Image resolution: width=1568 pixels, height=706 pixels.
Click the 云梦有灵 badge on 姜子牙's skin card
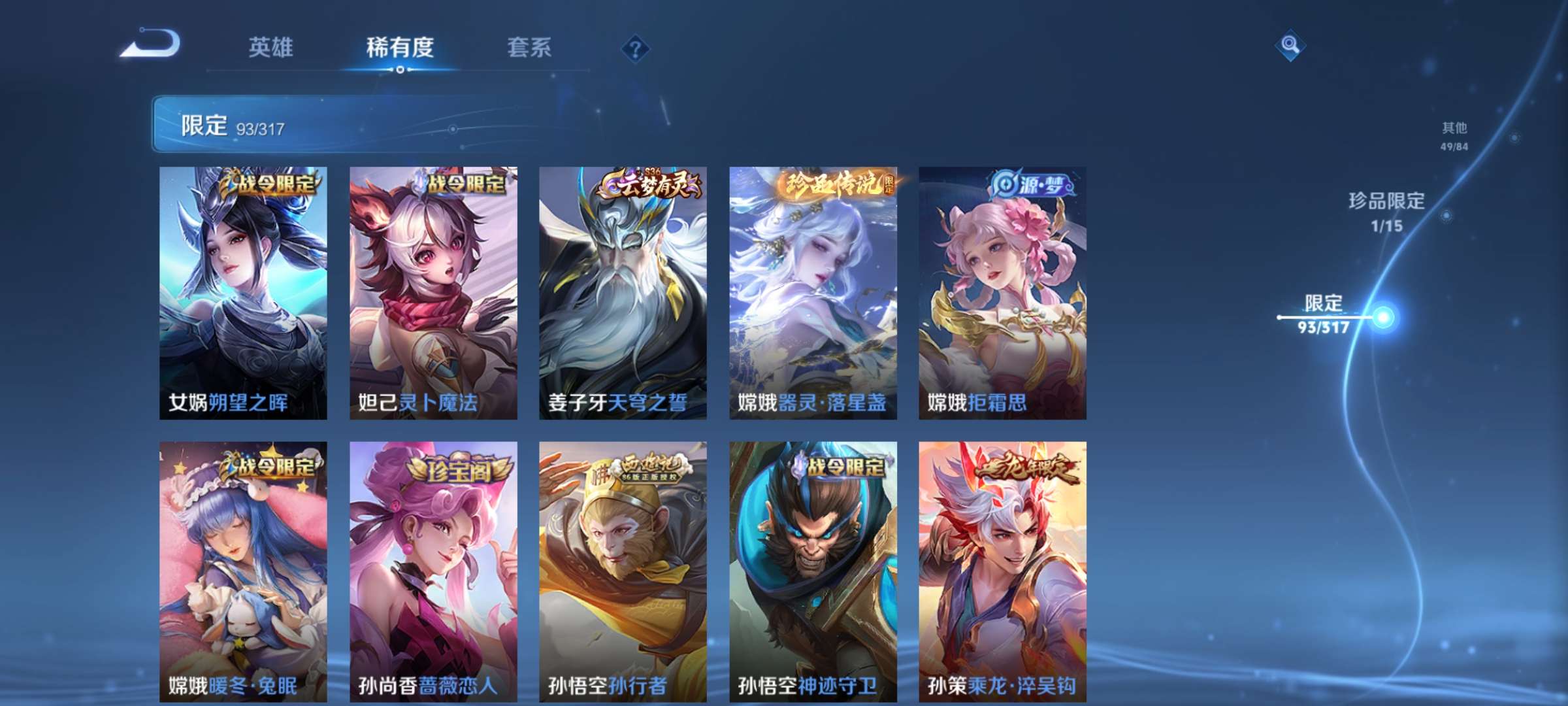pos(649,185)
